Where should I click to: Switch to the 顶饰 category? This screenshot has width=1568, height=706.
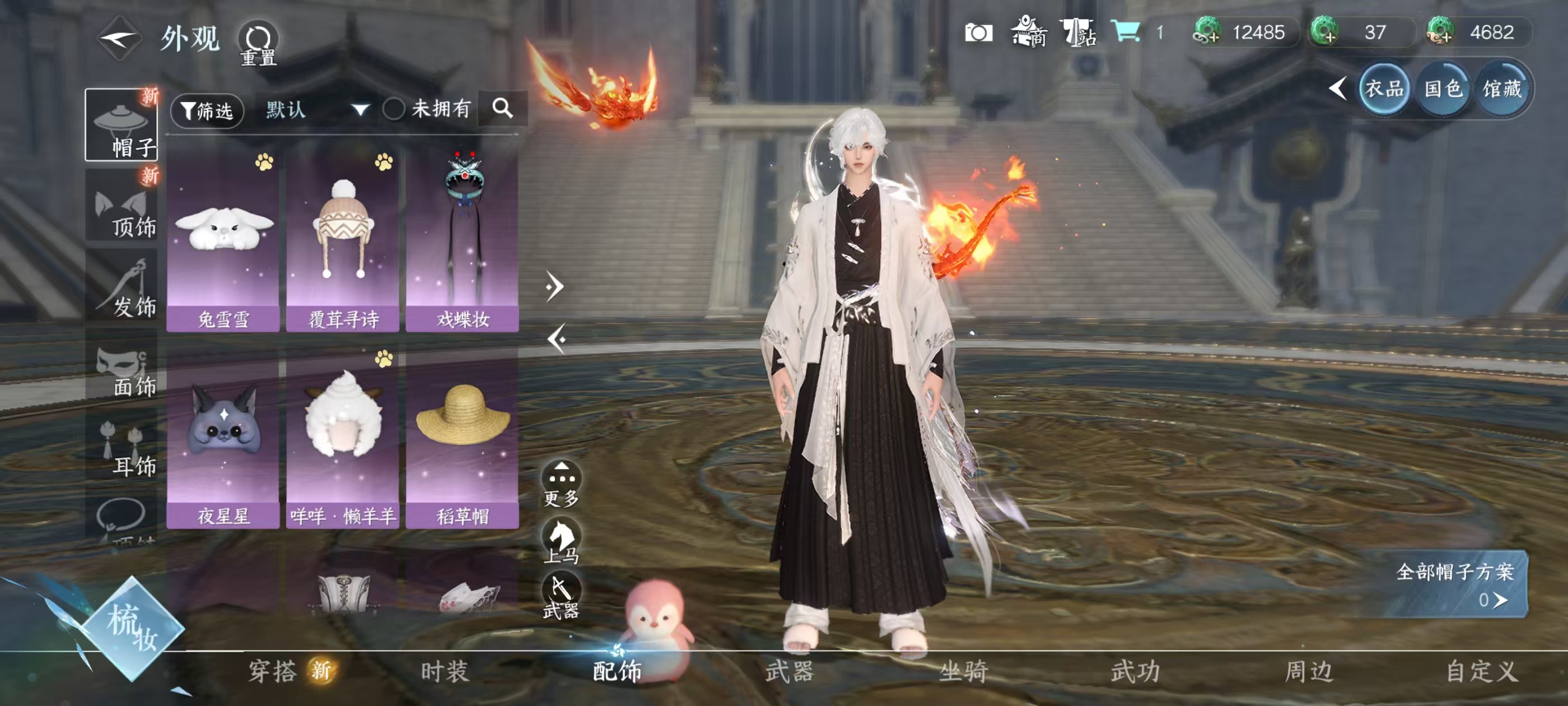point(121,207)
